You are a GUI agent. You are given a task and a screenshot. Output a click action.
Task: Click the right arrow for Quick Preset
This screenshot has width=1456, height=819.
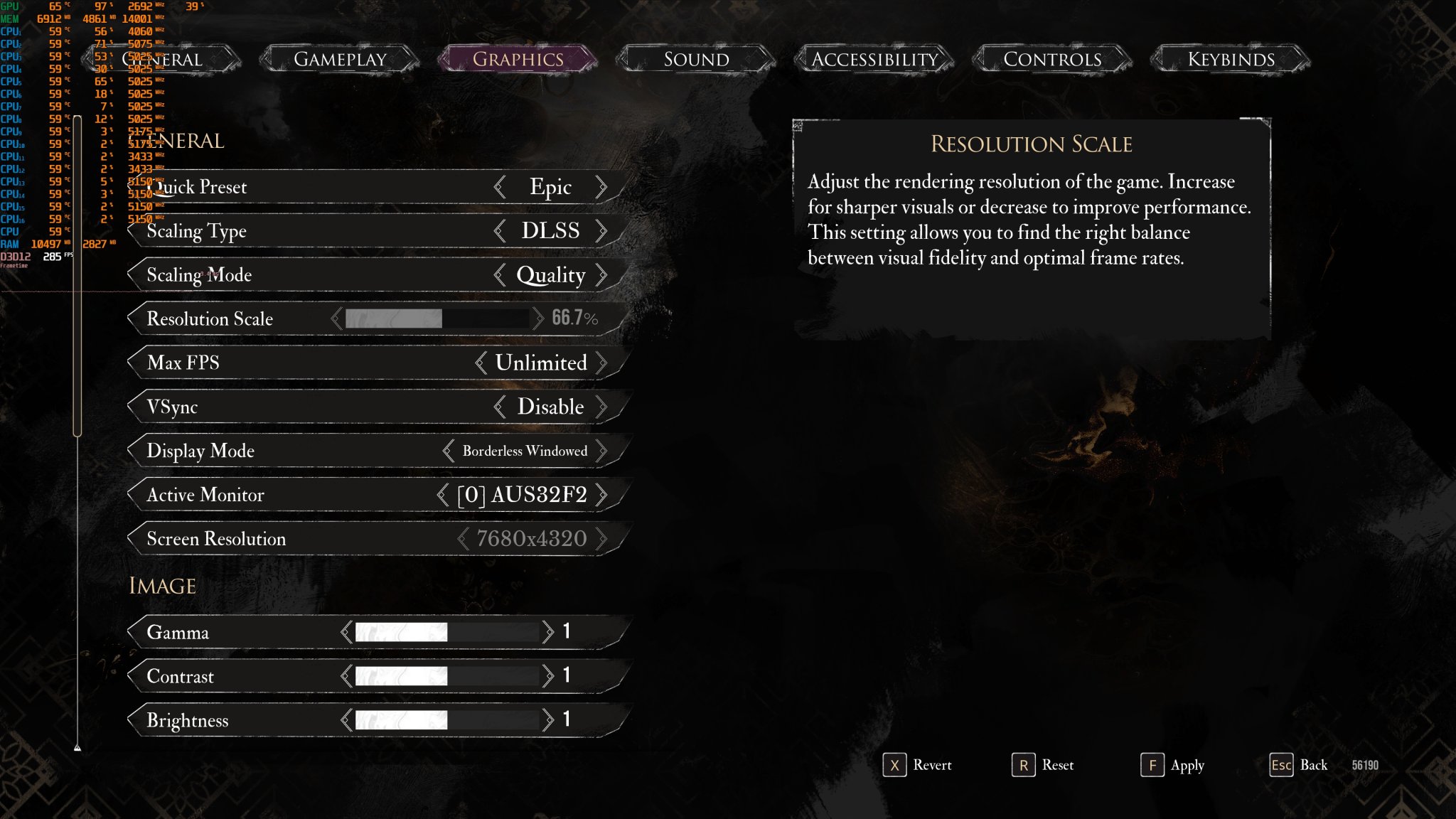pos(601,187)
